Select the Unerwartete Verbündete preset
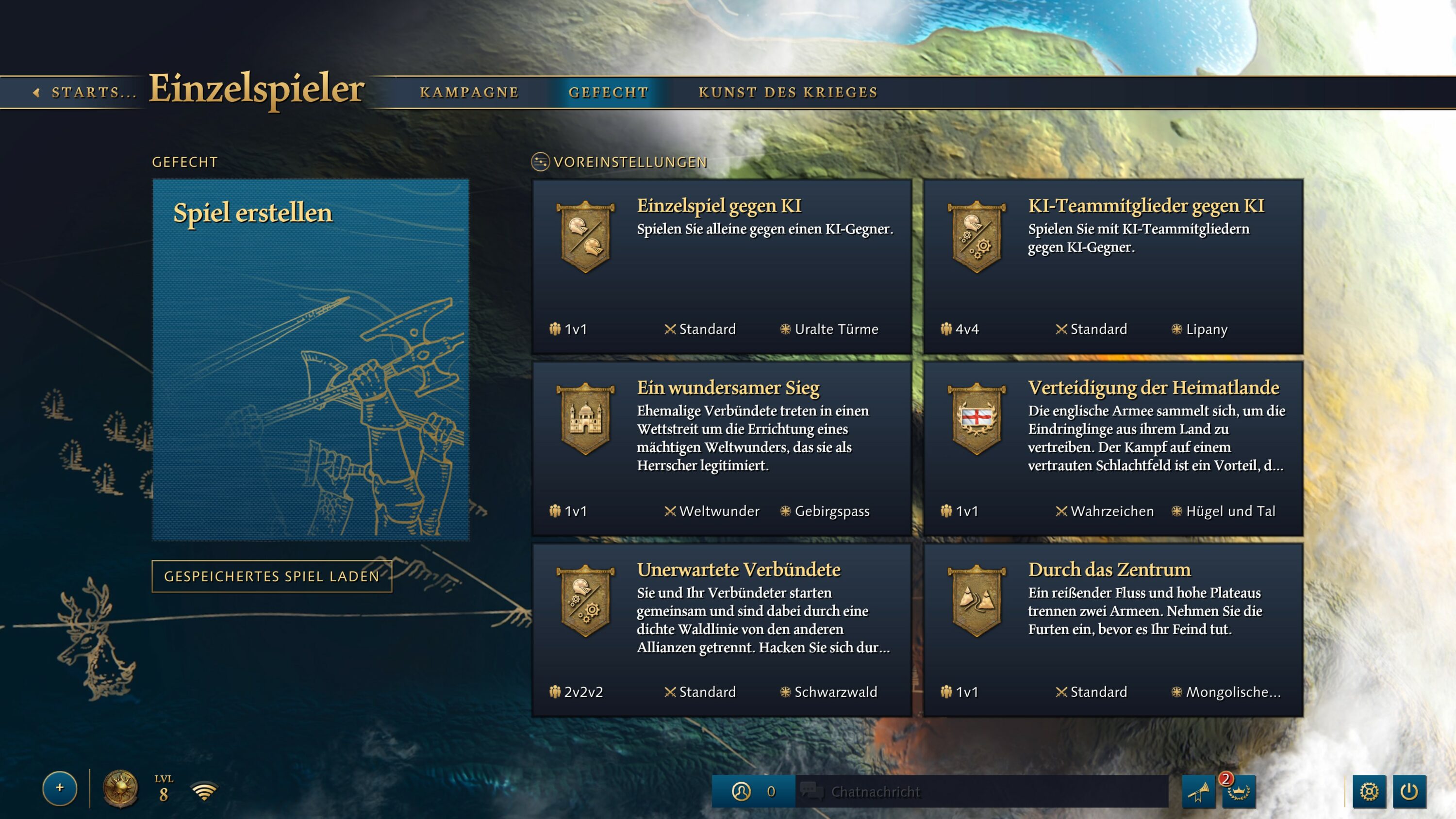 pyautogui.click(x=722, y=630)
